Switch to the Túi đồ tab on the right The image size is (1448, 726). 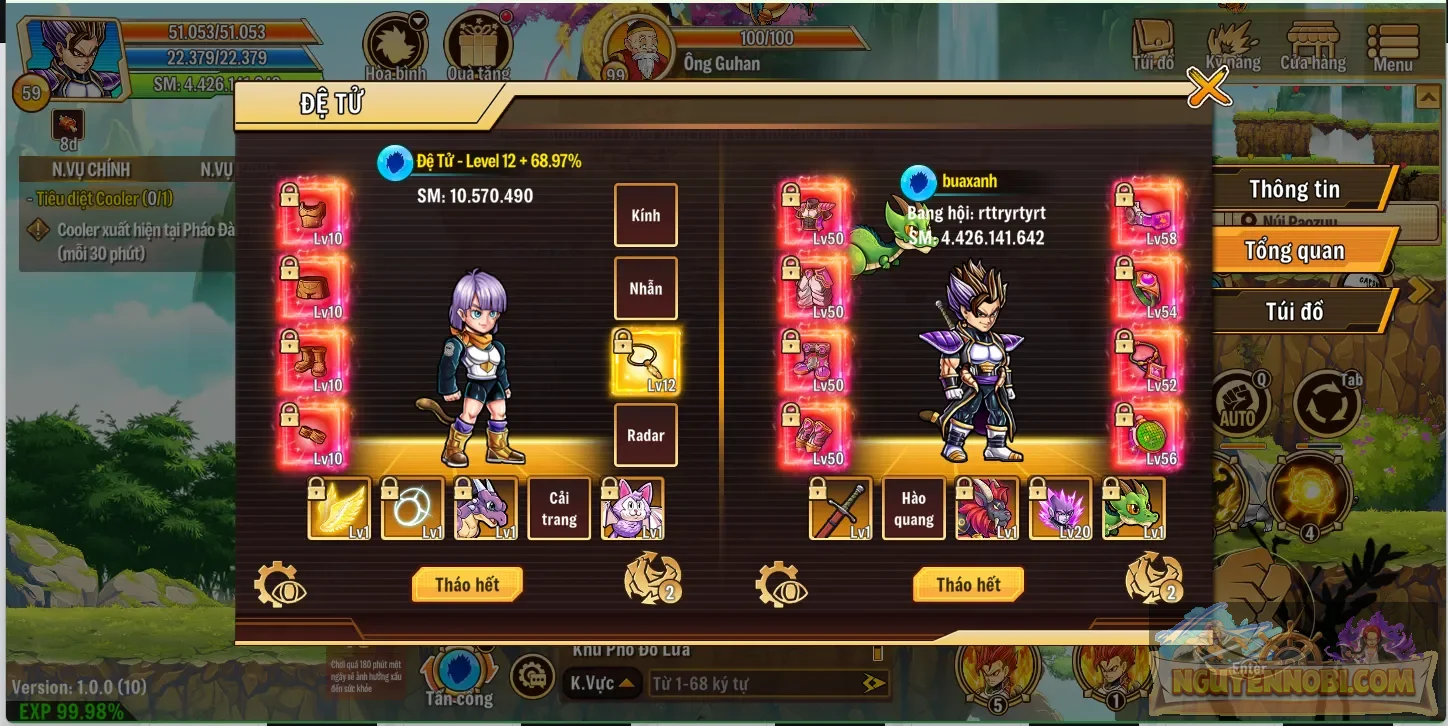click(x=1295, y=311)
